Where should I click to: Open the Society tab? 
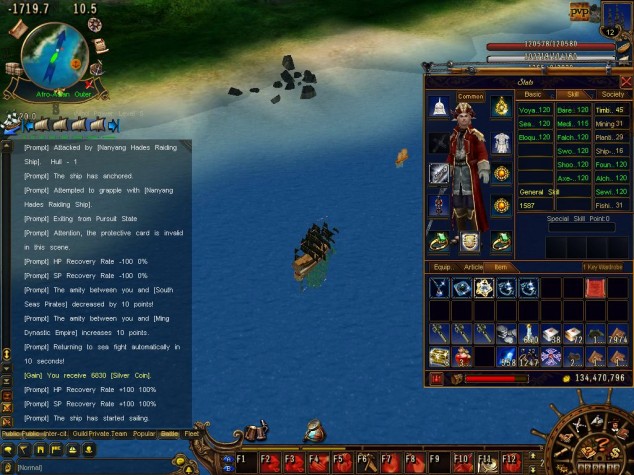[612, 94]
